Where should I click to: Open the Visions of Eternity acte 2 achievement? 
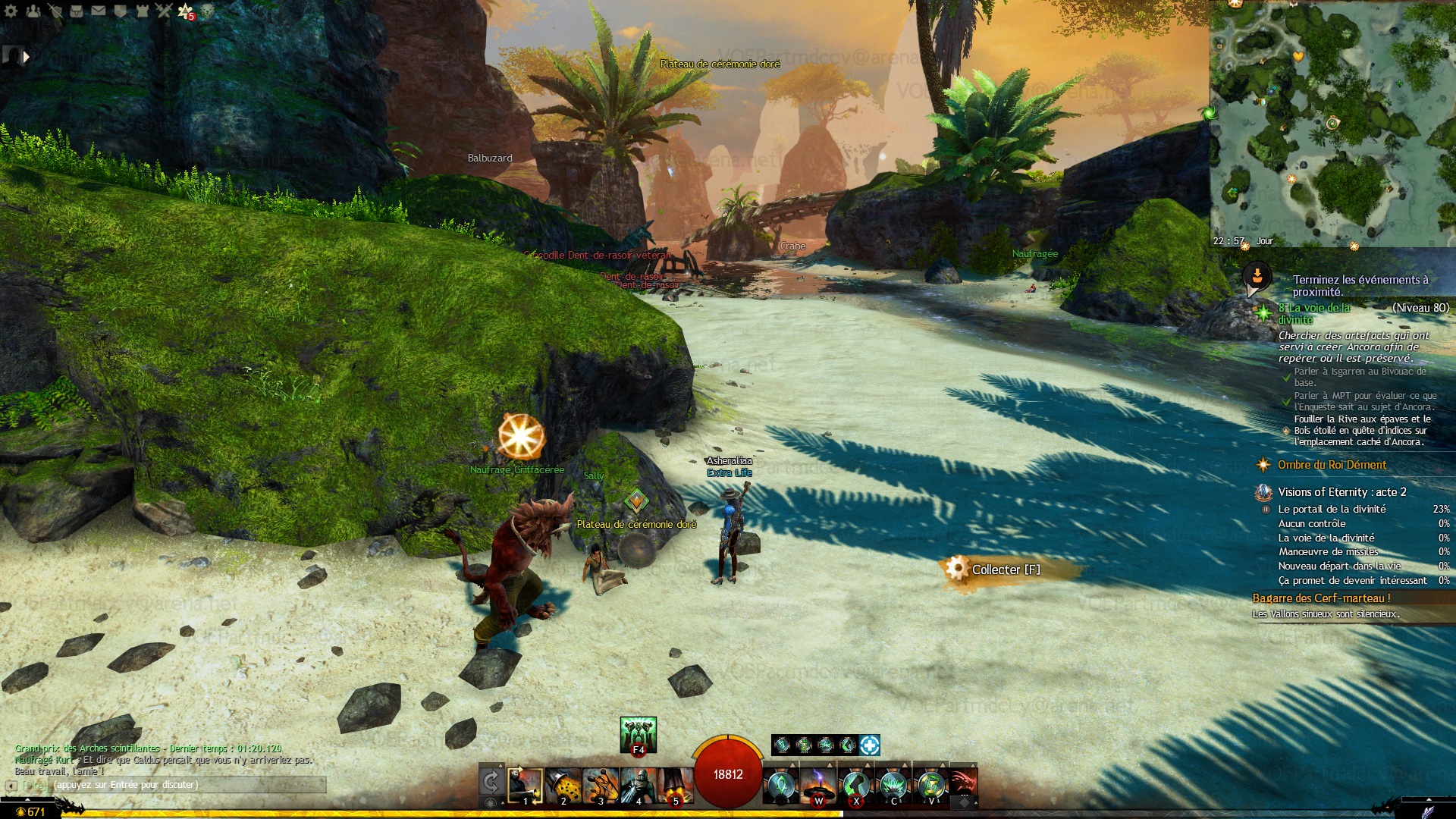1341,492
